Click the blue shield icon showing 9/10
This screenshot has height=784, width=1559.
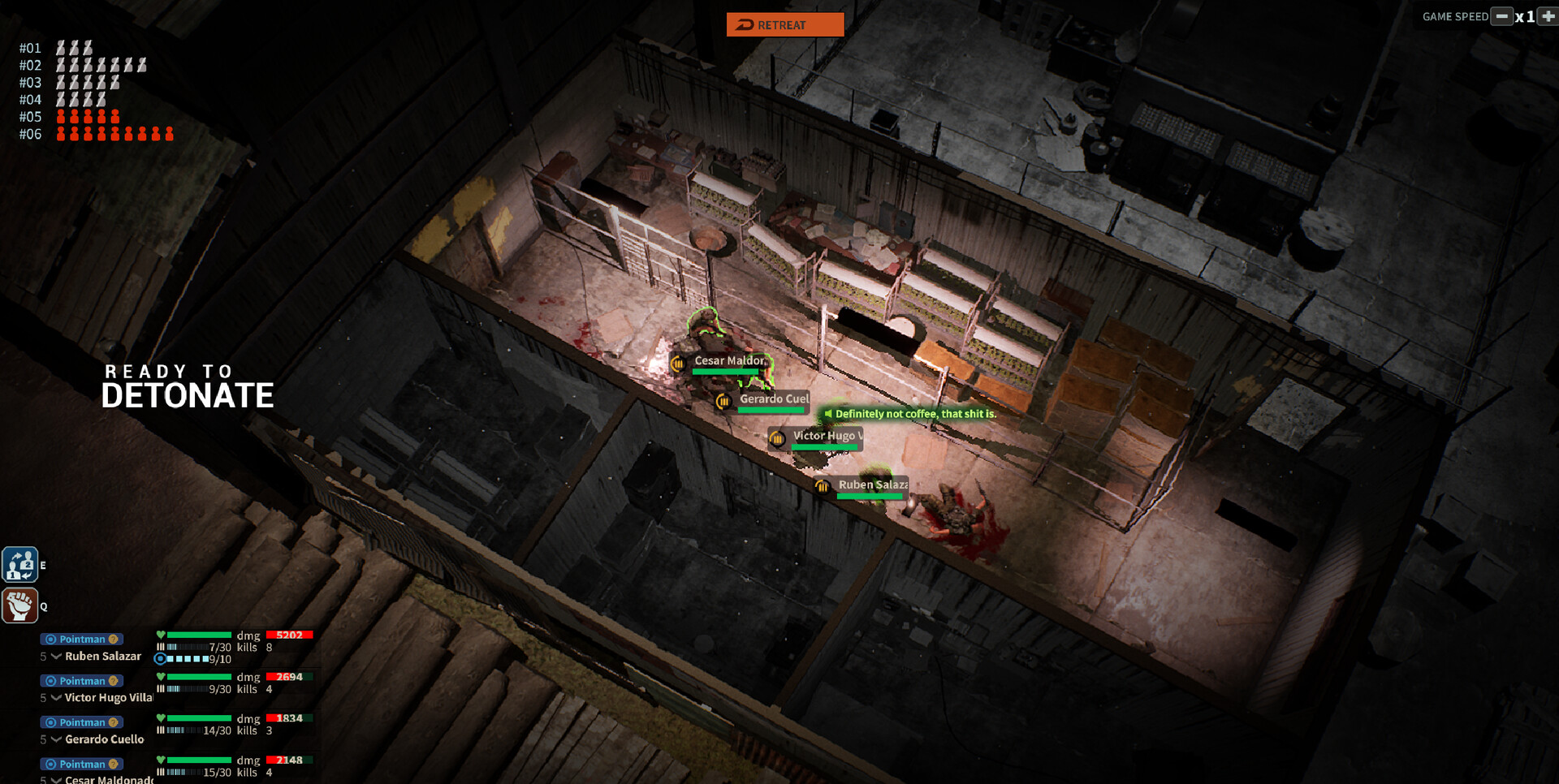(160, 658)
